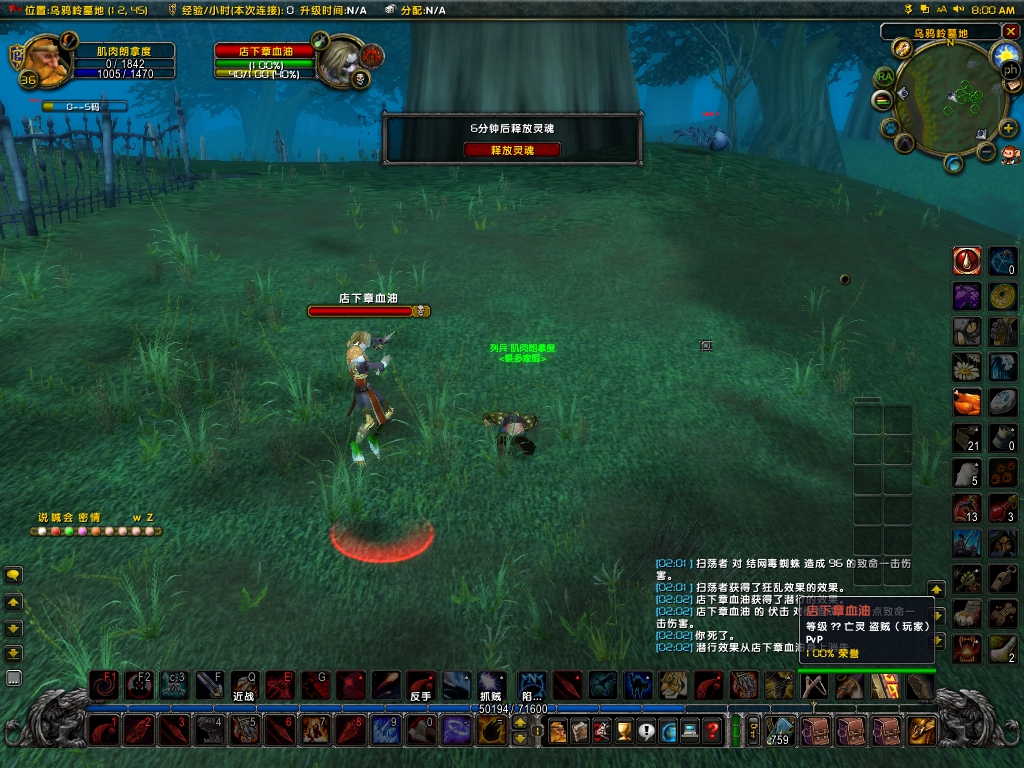Viewport: 1024px width, 768px height.
Task: Select the target portrait of 店下章血油
Action: click(x=340, y=61)
